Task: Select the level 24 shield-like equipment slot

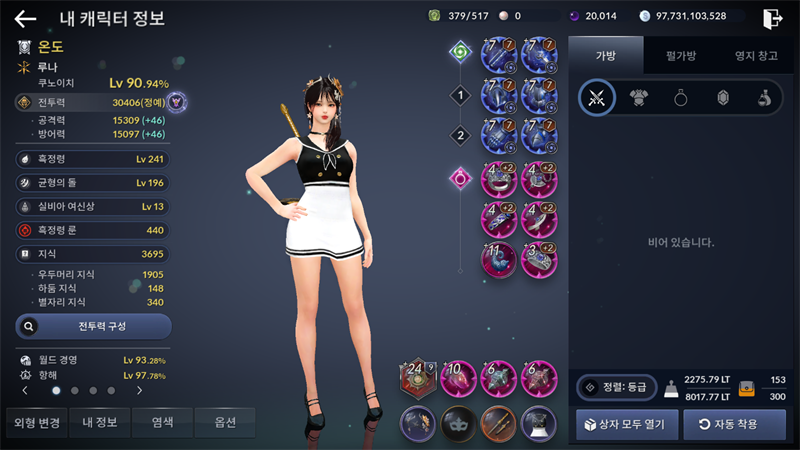Action: coord(419,379)
